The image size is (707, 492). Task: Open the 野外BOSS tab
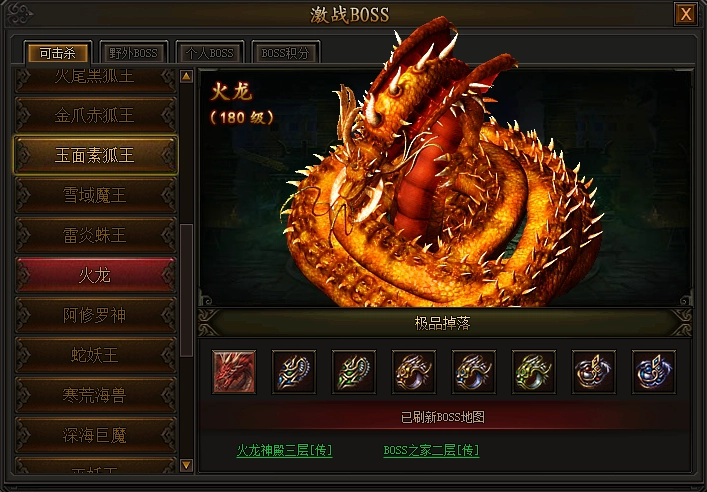134,53
